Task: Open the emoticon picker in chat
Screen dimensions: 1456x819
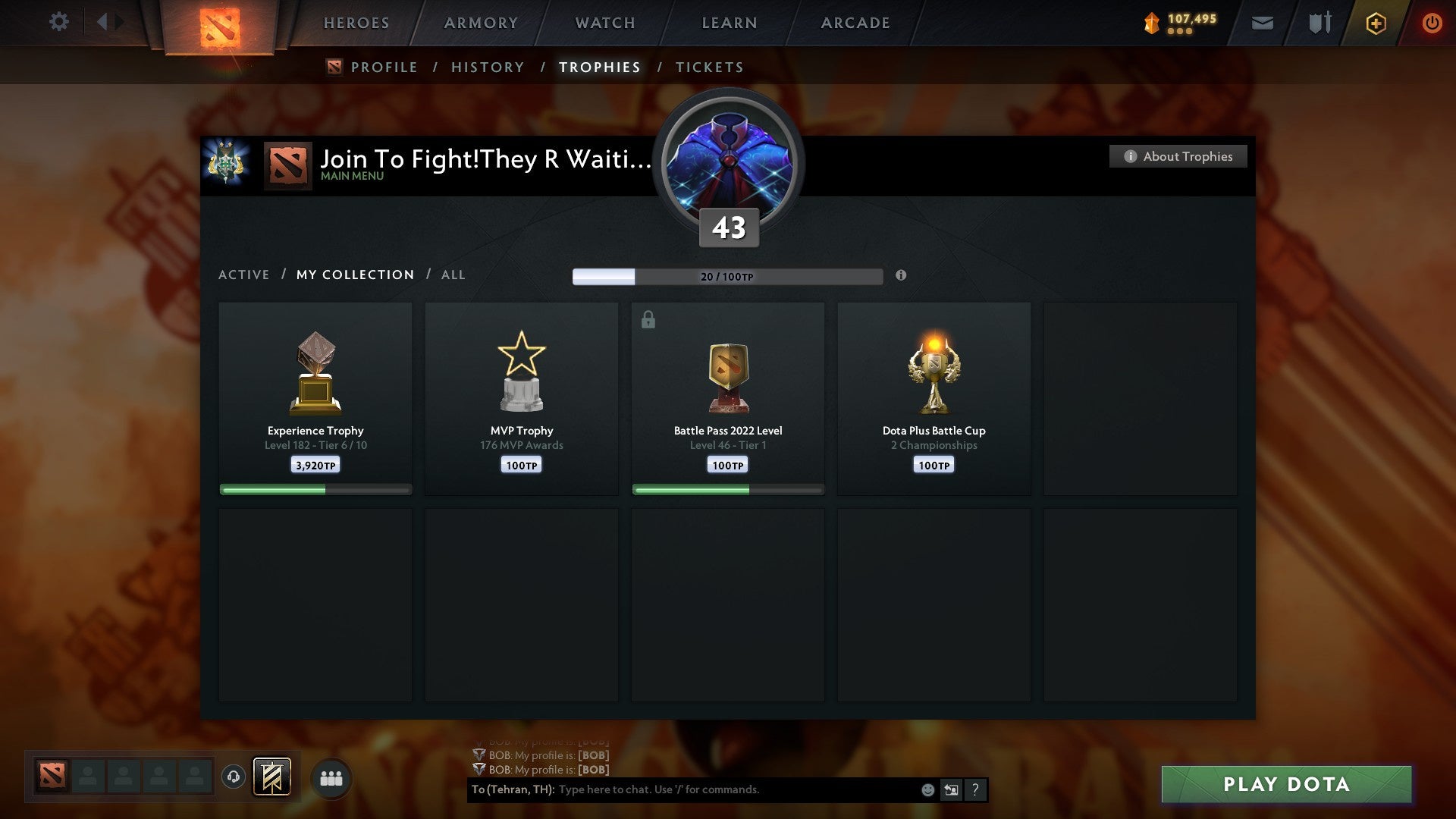Action: [928, 789]
